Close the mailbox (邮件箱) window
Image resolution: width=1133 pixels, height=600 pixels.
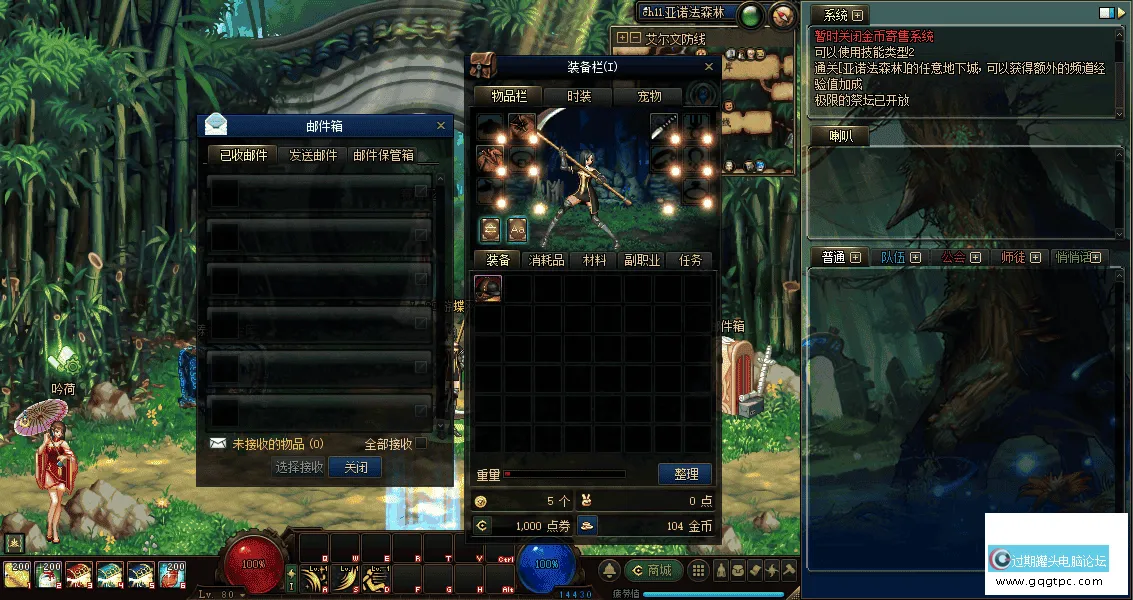[441, 126]
